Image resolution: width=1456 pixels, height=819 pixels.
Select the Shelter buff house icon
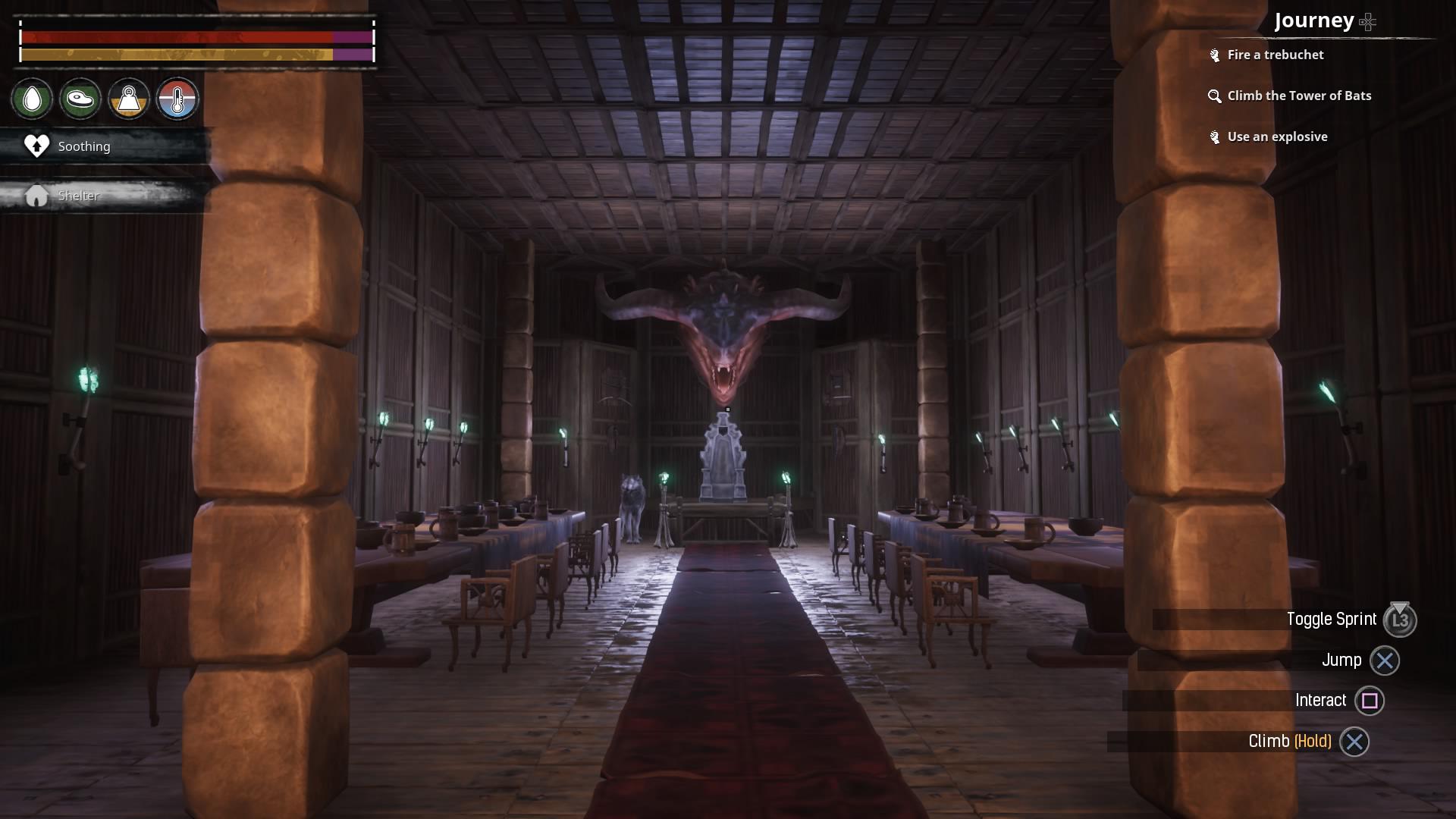pos(35,195)
